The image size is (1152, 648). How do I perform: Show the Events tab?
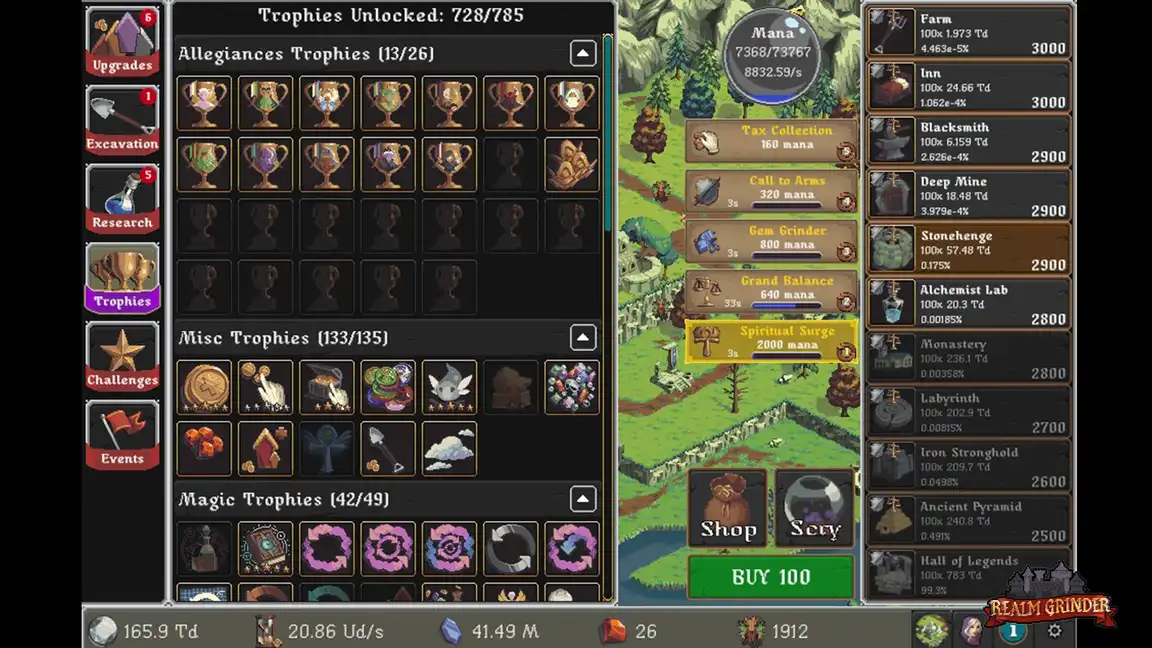122,436
